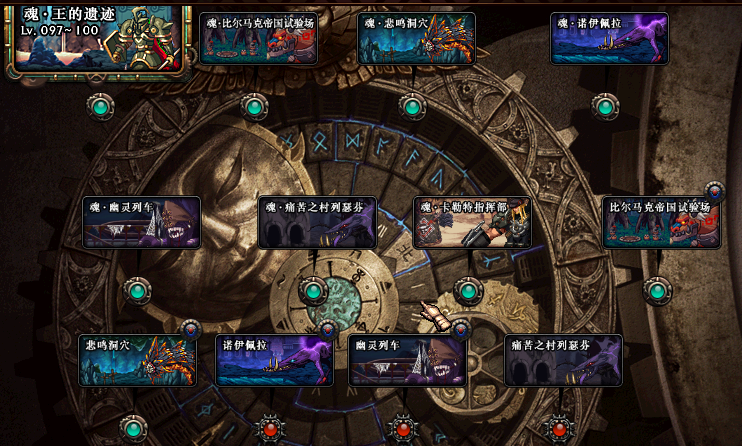742x446 pixels.
Task: Pick 幽灵列车 without the 魂 prefix
Action: click(x=408, y=360)
